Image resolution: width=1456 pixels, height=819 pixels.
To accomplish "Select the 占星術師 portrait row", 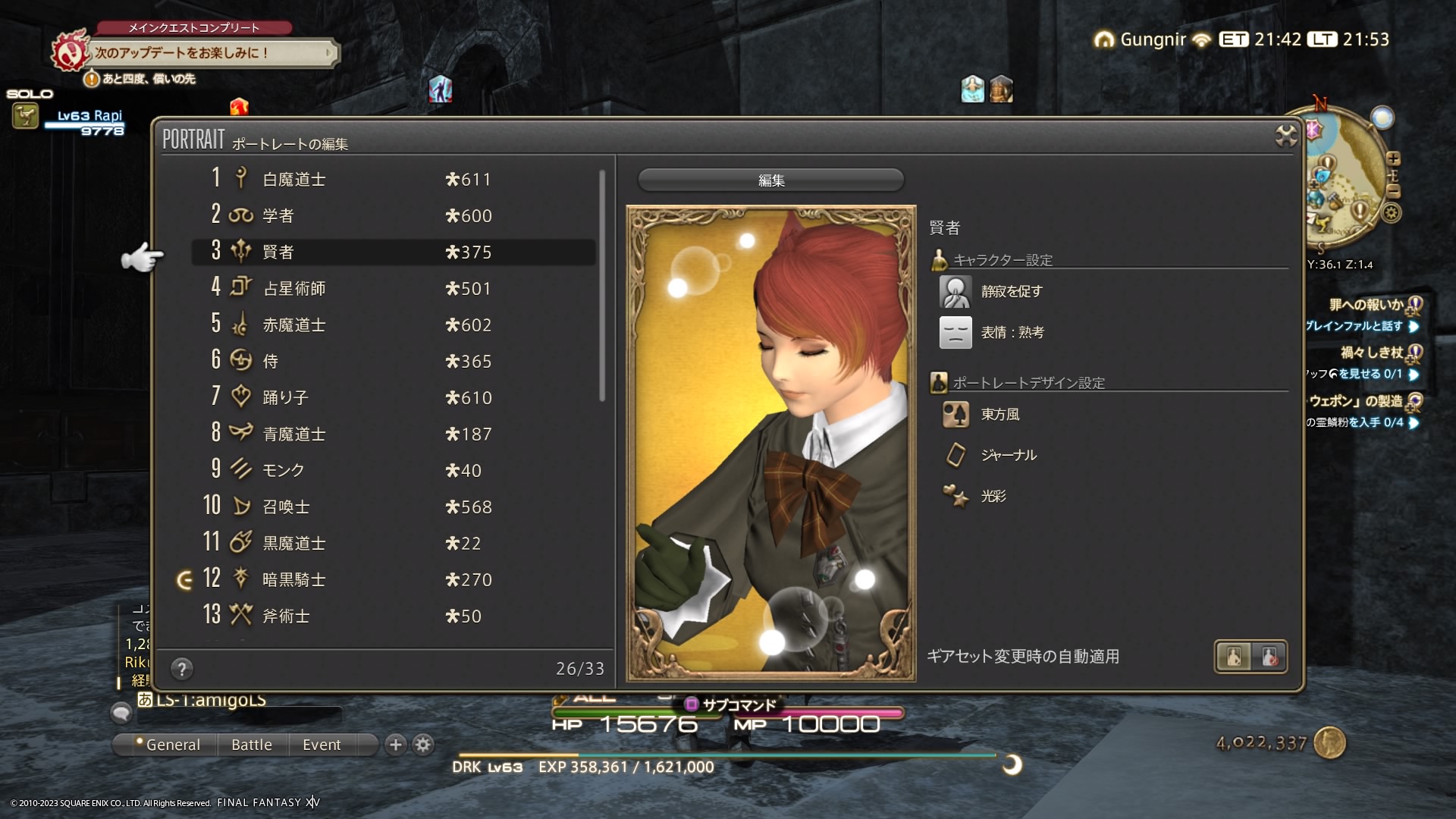I will tap(379, 289).
